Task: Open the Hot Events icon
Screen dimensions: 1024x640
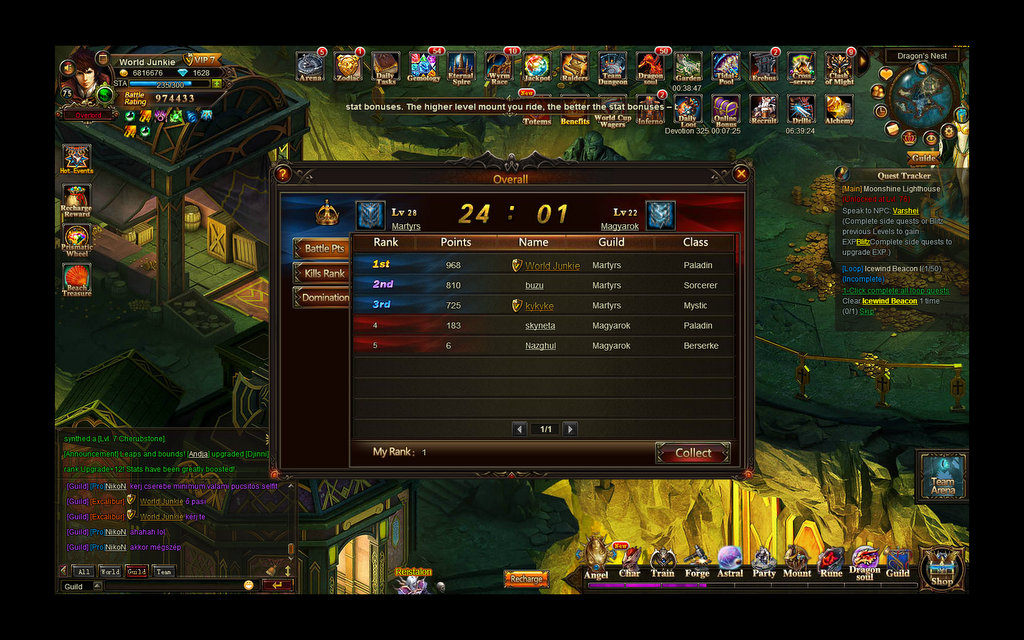Action: pos(76,160)
